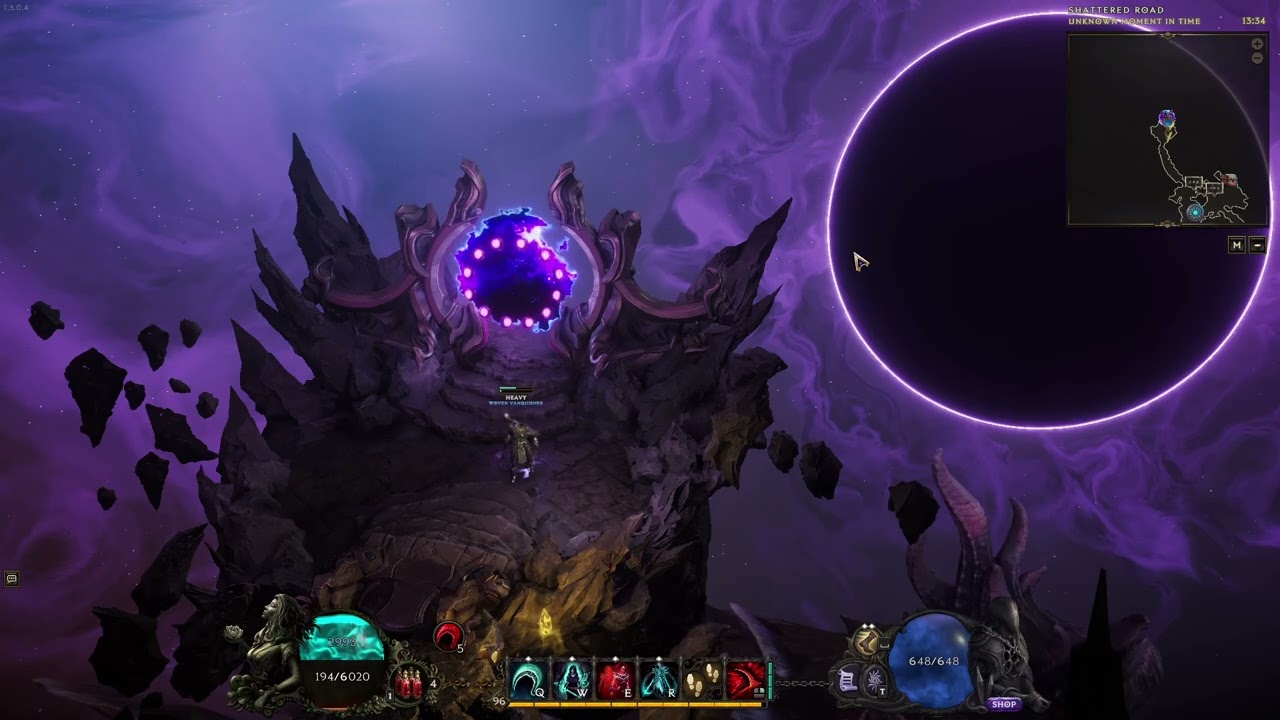Cast the red E skill
The width and height of the screenshot is (1280, 720).
click(616, 680)
